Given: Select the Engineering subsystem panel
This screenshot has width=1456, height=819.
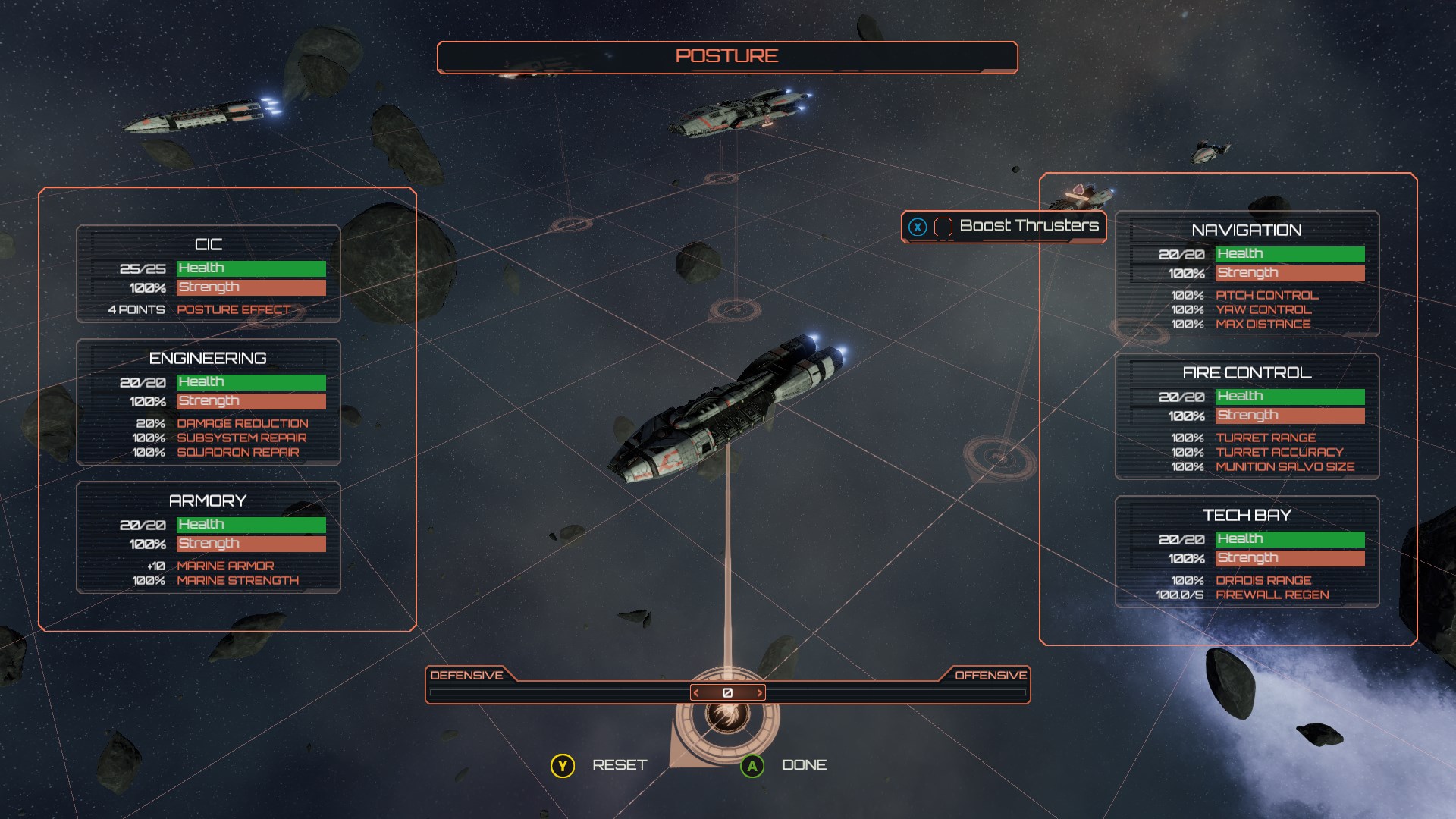Looking at the screenshot, I should [208, 402].
